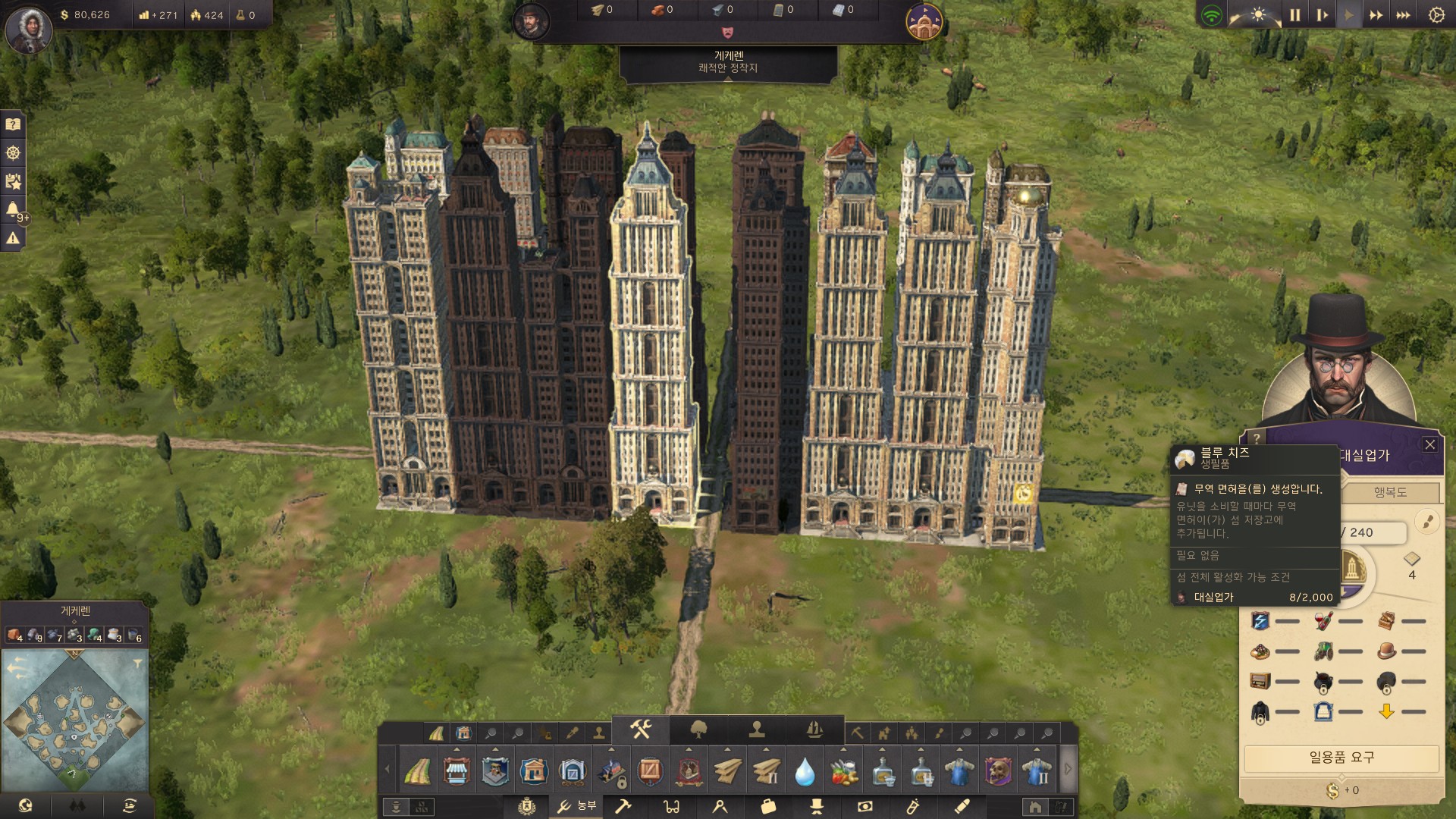
Task: Set game speed to double fast-forward
Action: pyautogui.click(x=1376, y=15)
